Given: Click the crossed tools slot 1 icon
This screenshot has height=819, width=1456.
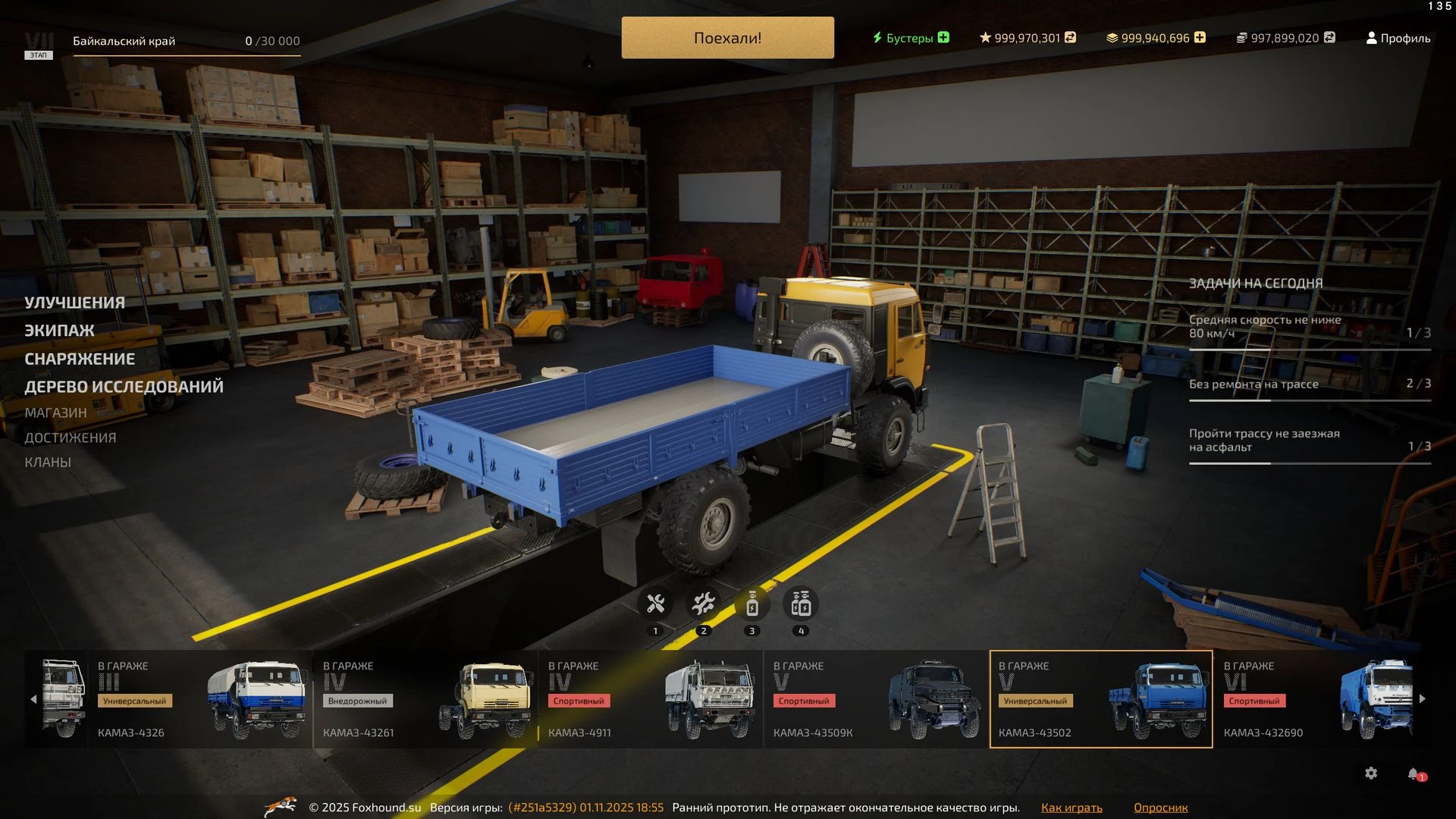Looking at the screenshot, I should tap(655, 604).
